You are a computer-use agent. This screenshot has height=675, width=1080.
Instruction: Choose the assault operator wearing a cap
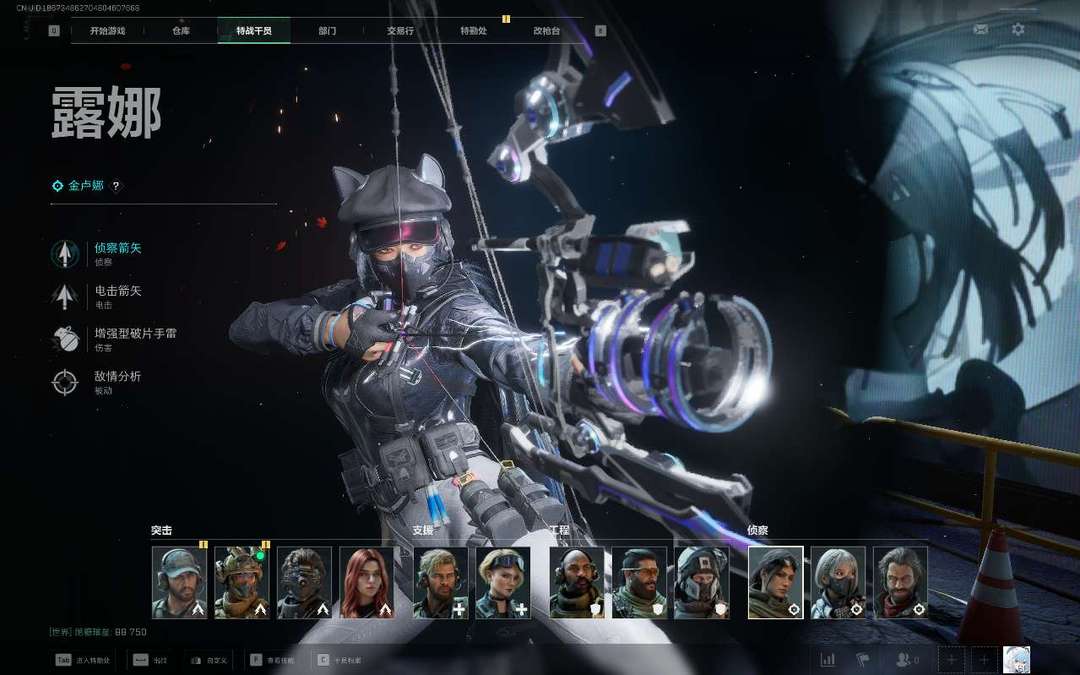[x=180, y=582]
